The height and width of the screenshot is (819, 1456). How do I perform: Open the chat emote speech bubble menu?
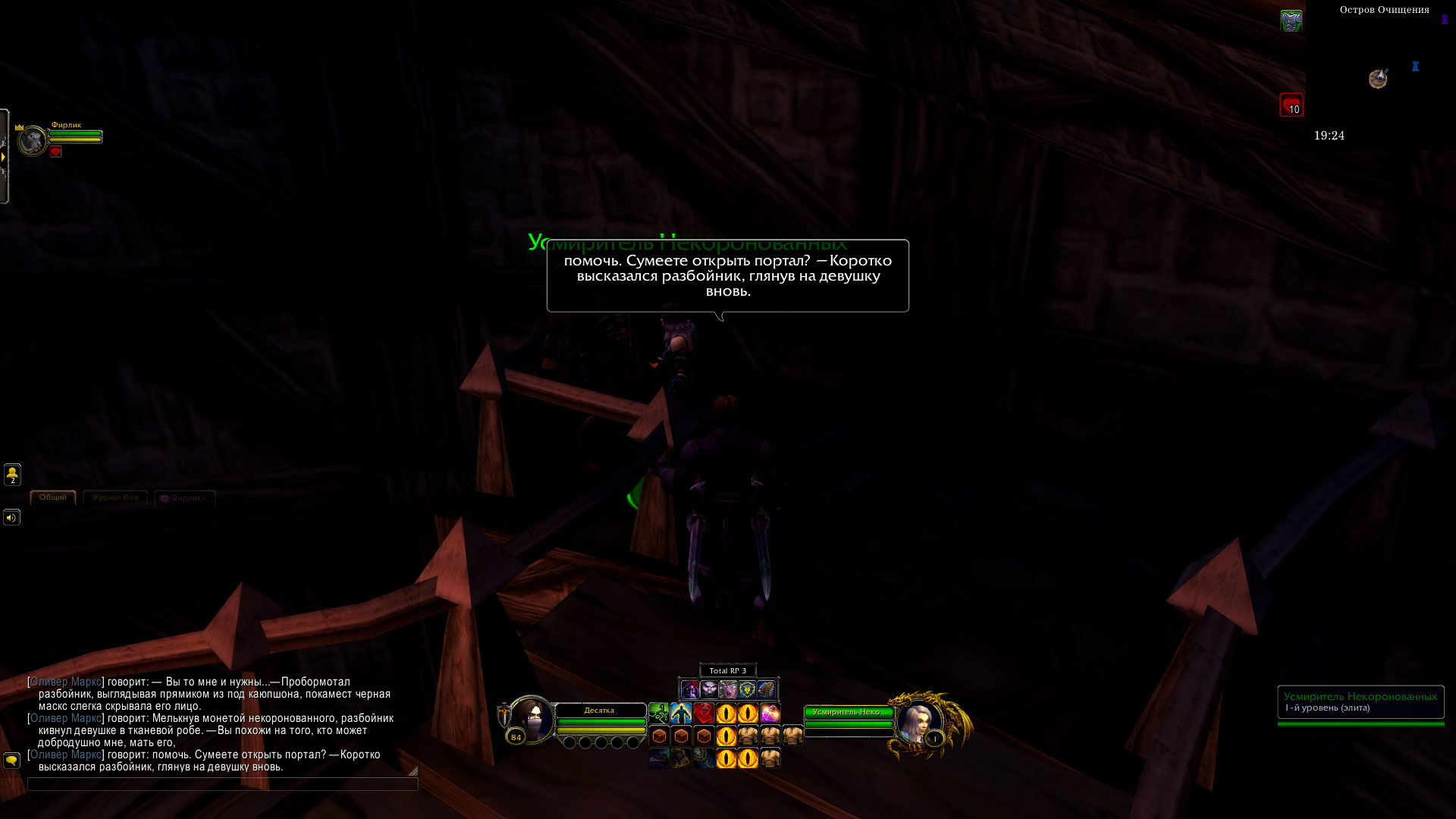(11, 760)
